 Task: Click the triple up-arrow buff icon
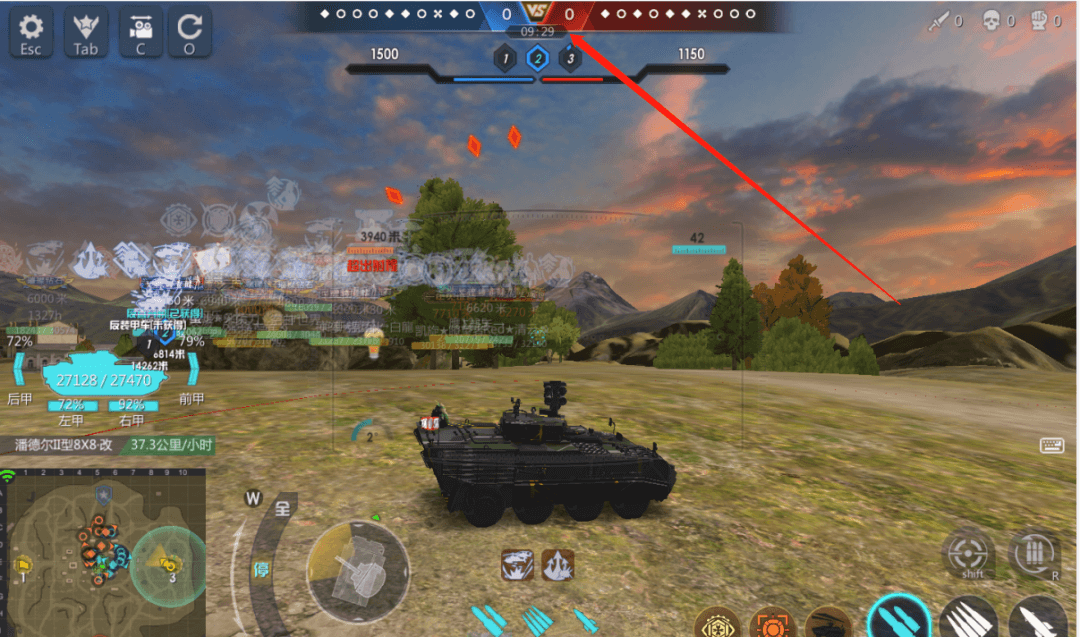pyautogui.click(x=558, y=565)
